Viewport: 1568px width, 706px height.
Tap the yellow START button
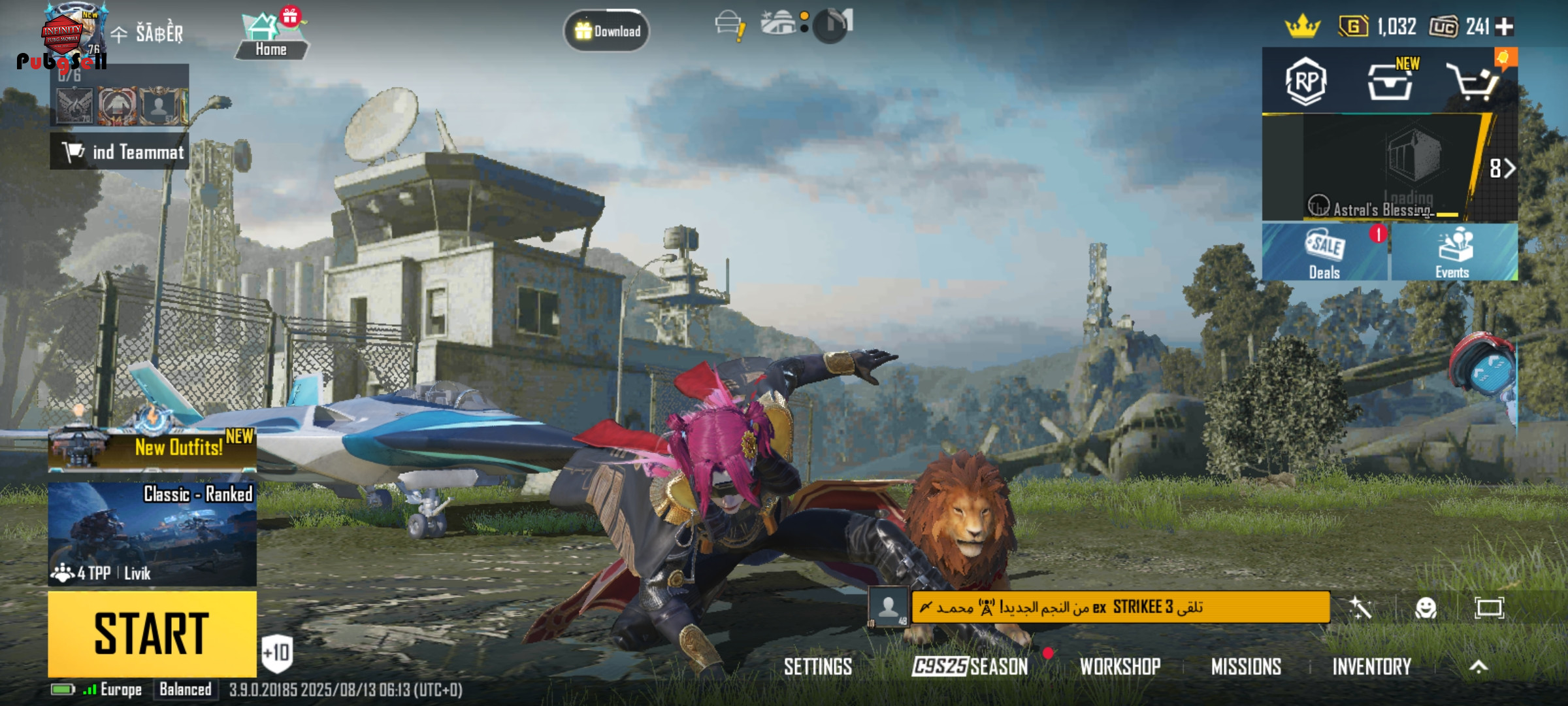(x=152, y=633)
